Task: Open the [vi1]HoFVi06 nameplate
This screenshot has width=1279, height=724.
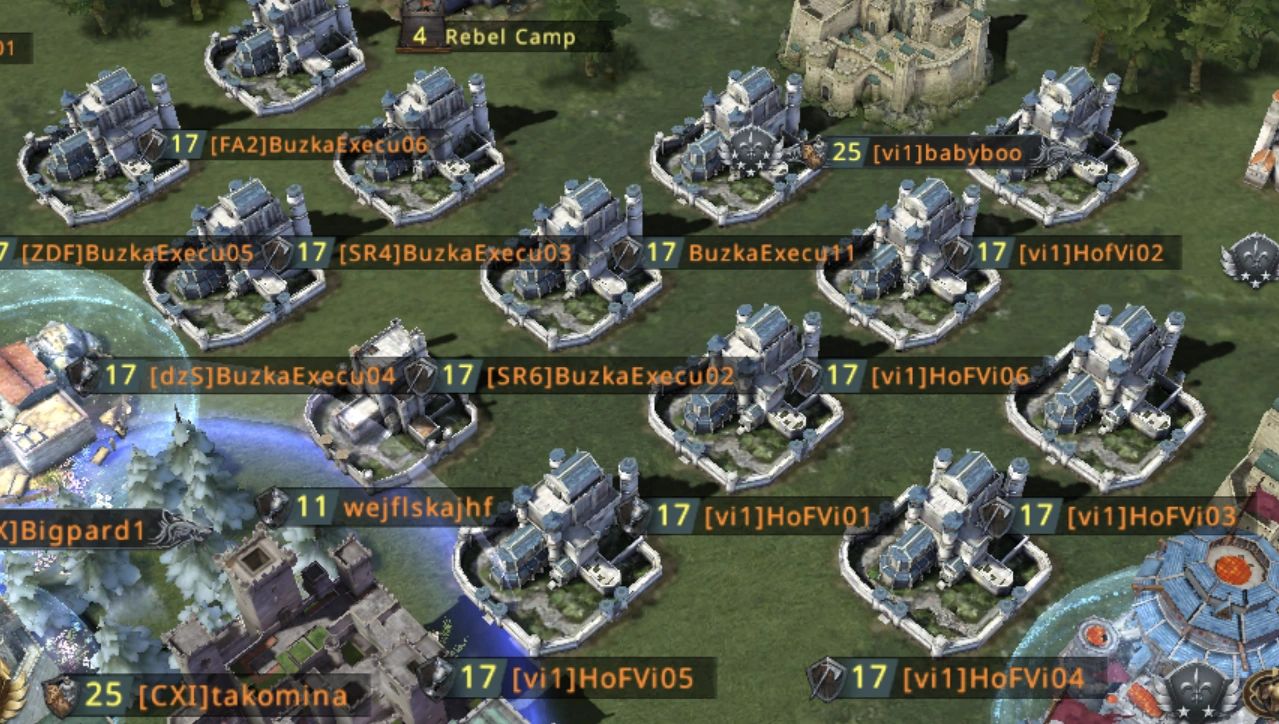Action: (950, 377)
